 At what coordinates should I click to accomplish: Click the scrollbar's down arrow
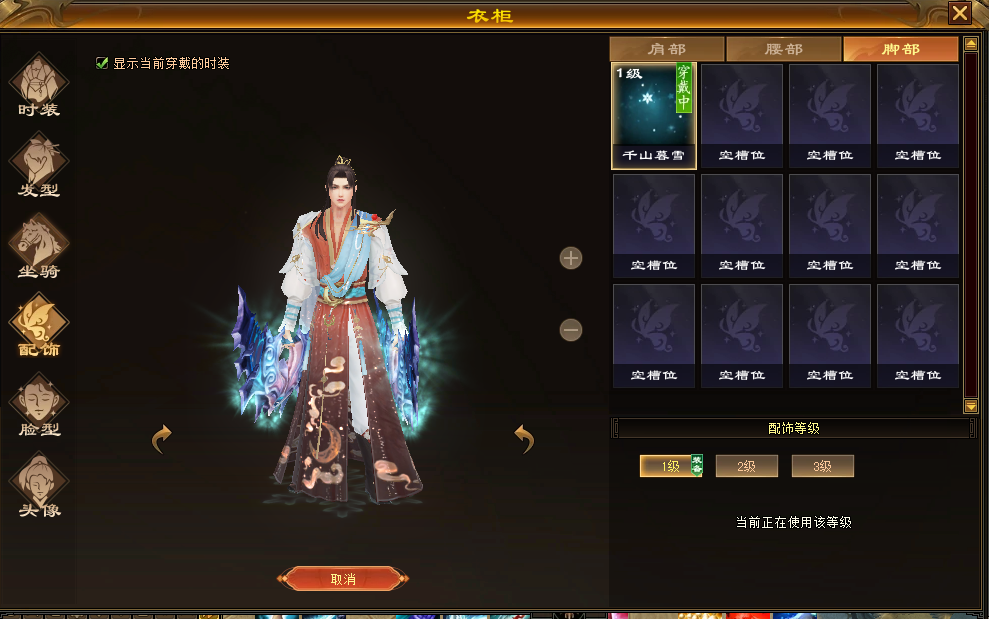[970, 406]
